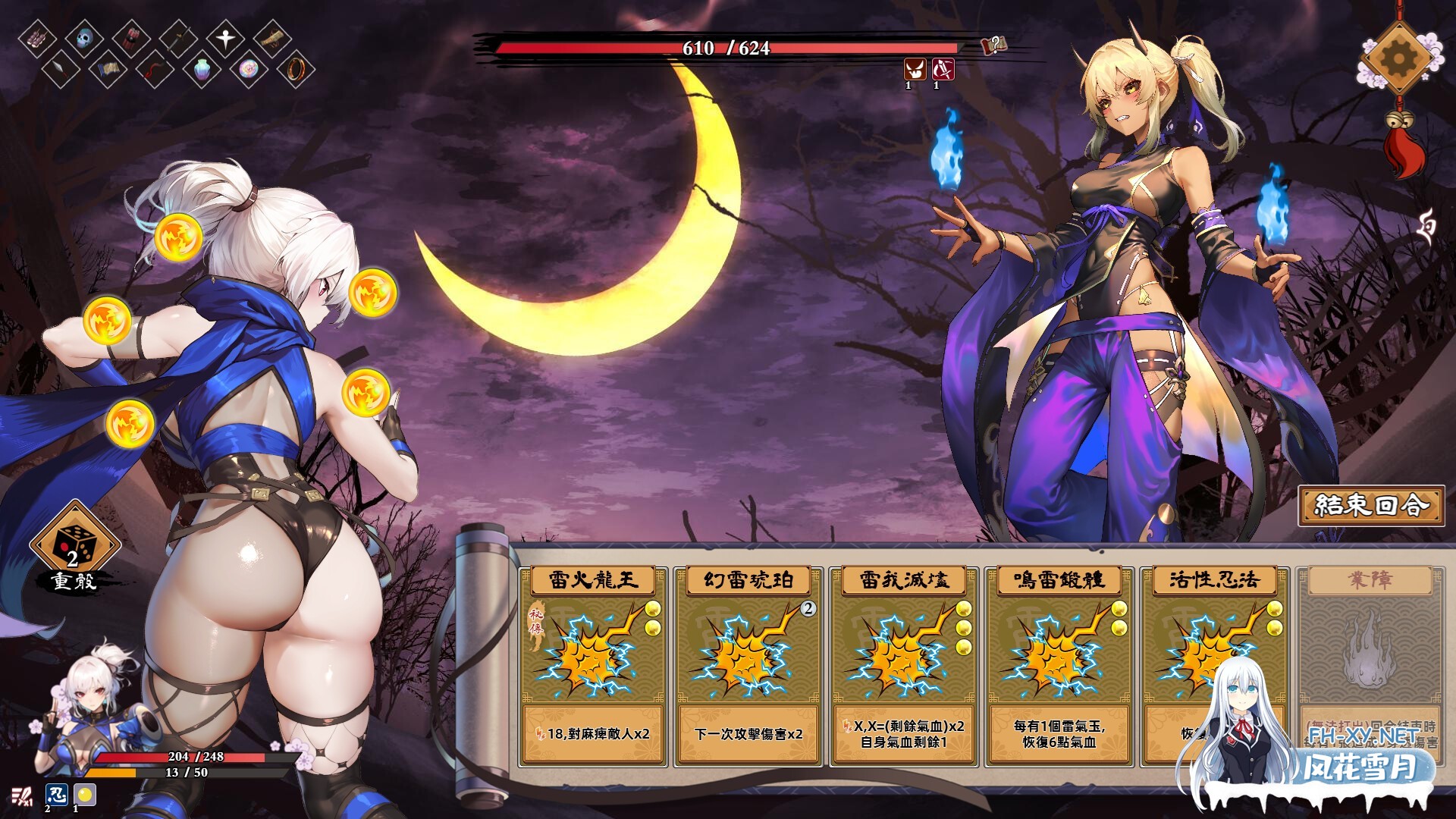Click the rainbow vase relic

pos(201,71)
